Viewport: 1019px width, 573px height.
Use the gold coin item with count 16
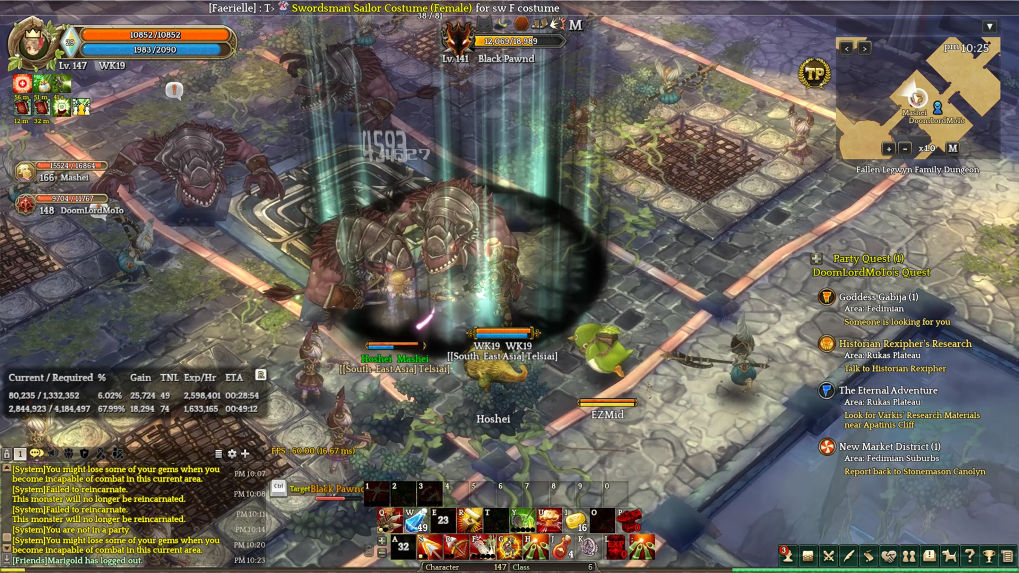pos(574,520)
